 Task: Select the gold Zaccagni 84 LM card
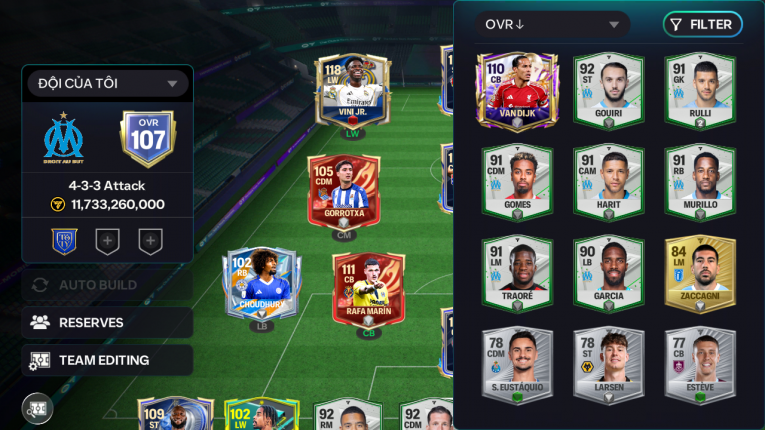click(x=699, y=272)
